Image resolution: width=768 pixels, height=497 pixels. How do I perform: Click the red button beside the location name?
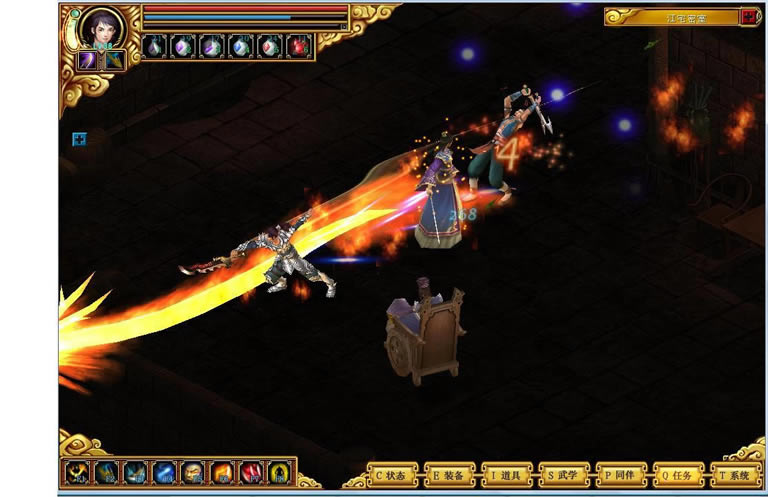(x=748, y=16)
